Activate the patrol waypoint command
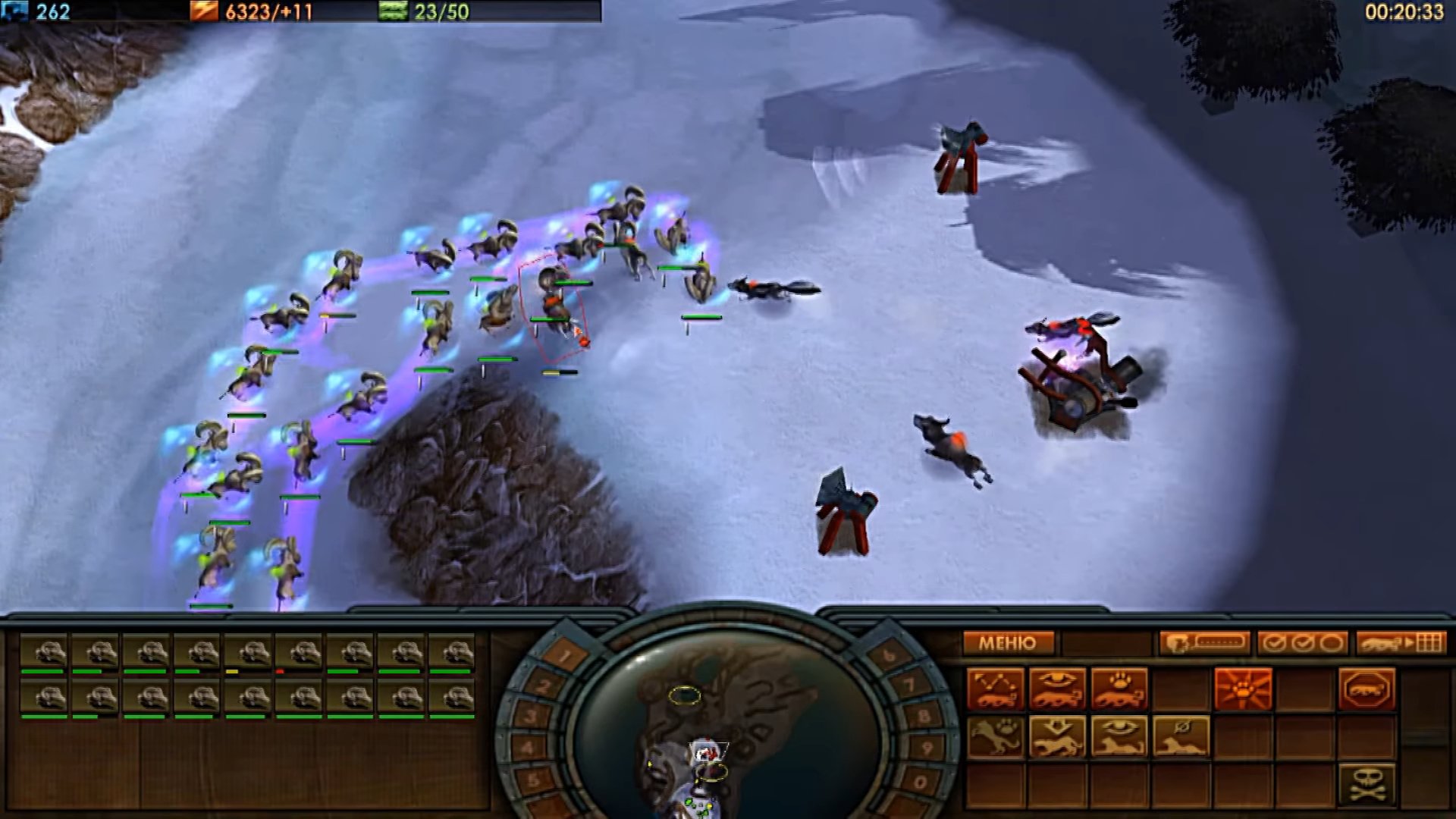The height and width of the screenshot is (819, 1456). [x=996, y=689]
